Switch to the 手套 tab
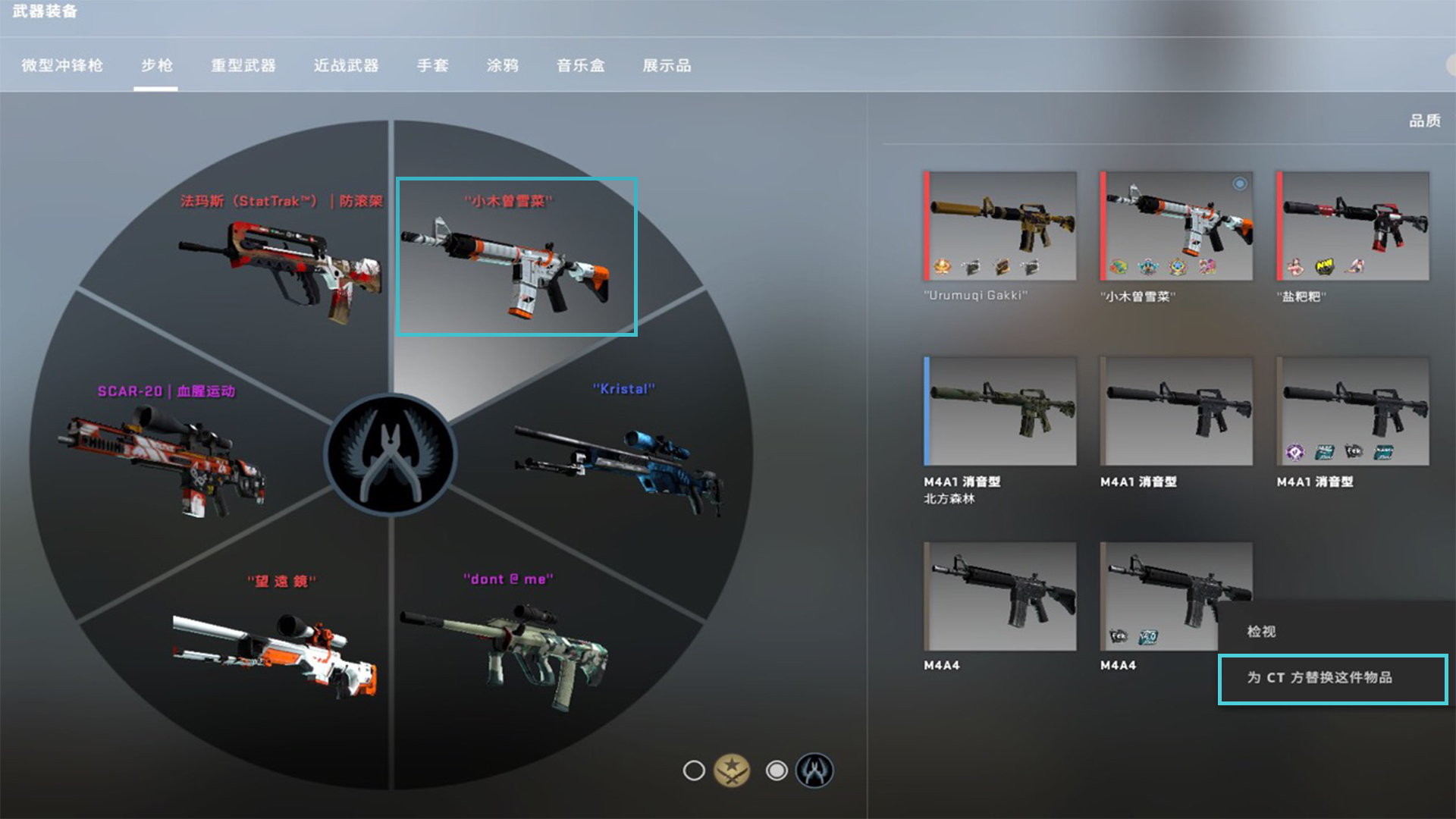 (432, 66)
